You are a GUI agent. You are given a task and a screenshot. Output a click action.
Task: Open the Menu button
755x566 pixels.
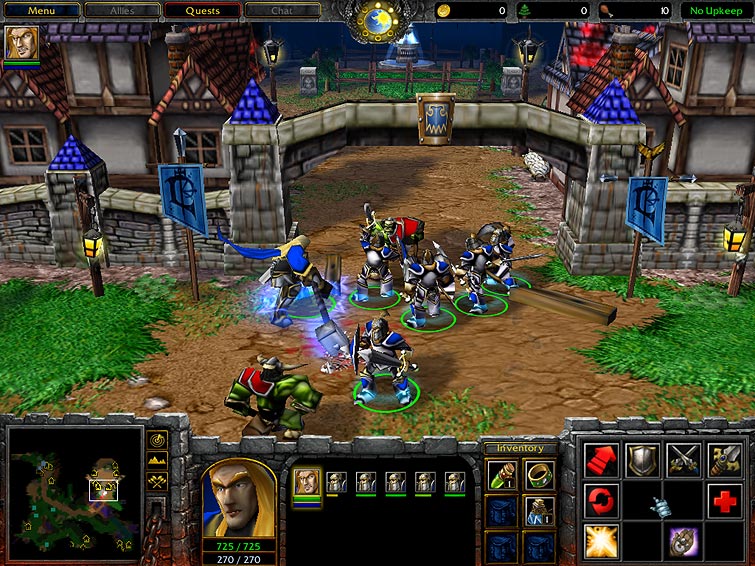point(41,10)
